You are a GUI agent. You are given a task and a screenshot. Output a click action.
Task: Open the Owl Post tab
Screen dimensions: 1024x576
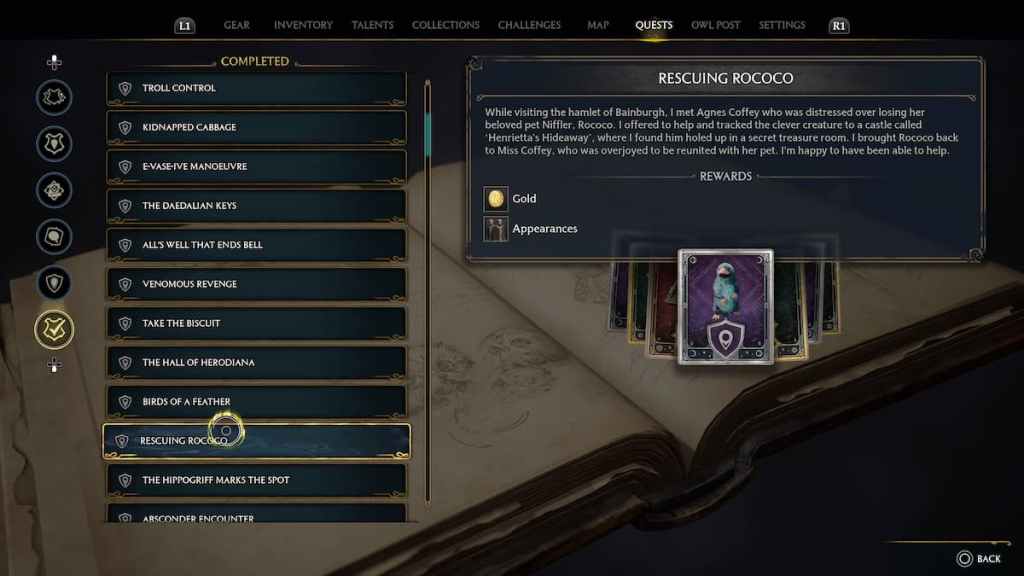[x=715, y=25]
